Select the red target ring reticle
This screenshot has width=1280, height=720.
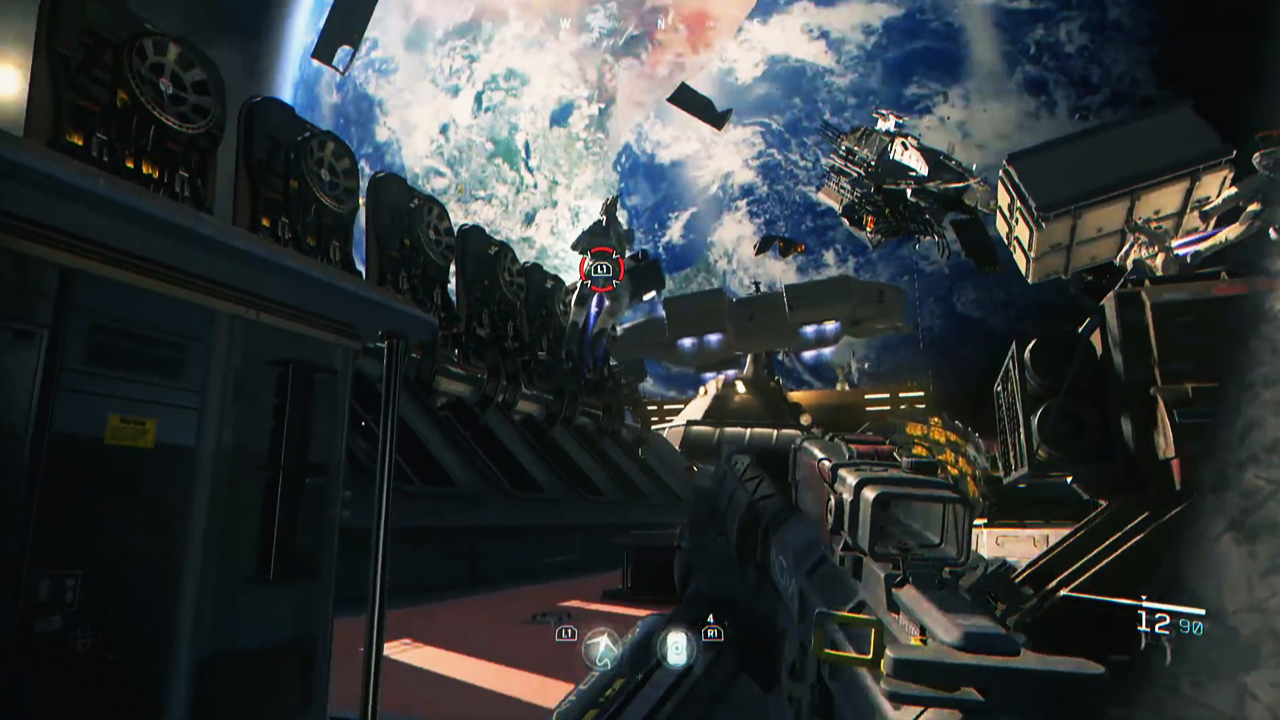click(x=601, y=270)
